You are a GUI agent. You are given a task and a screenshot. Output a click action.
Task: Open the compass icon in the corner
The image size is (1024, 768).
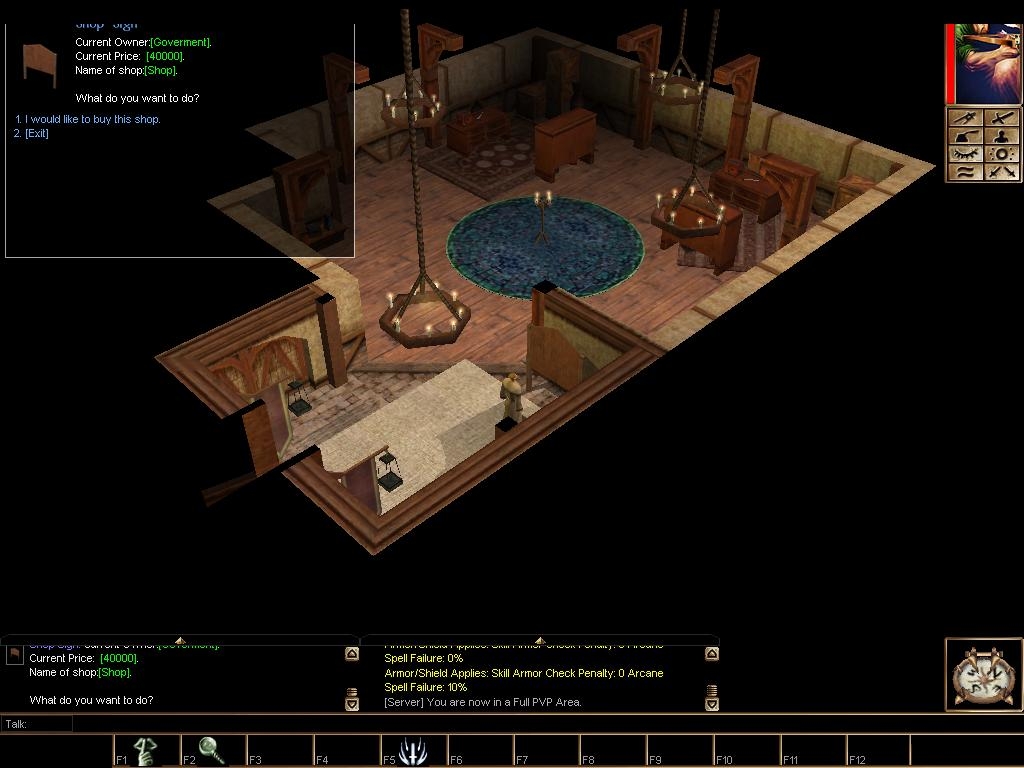coord(983,675)
